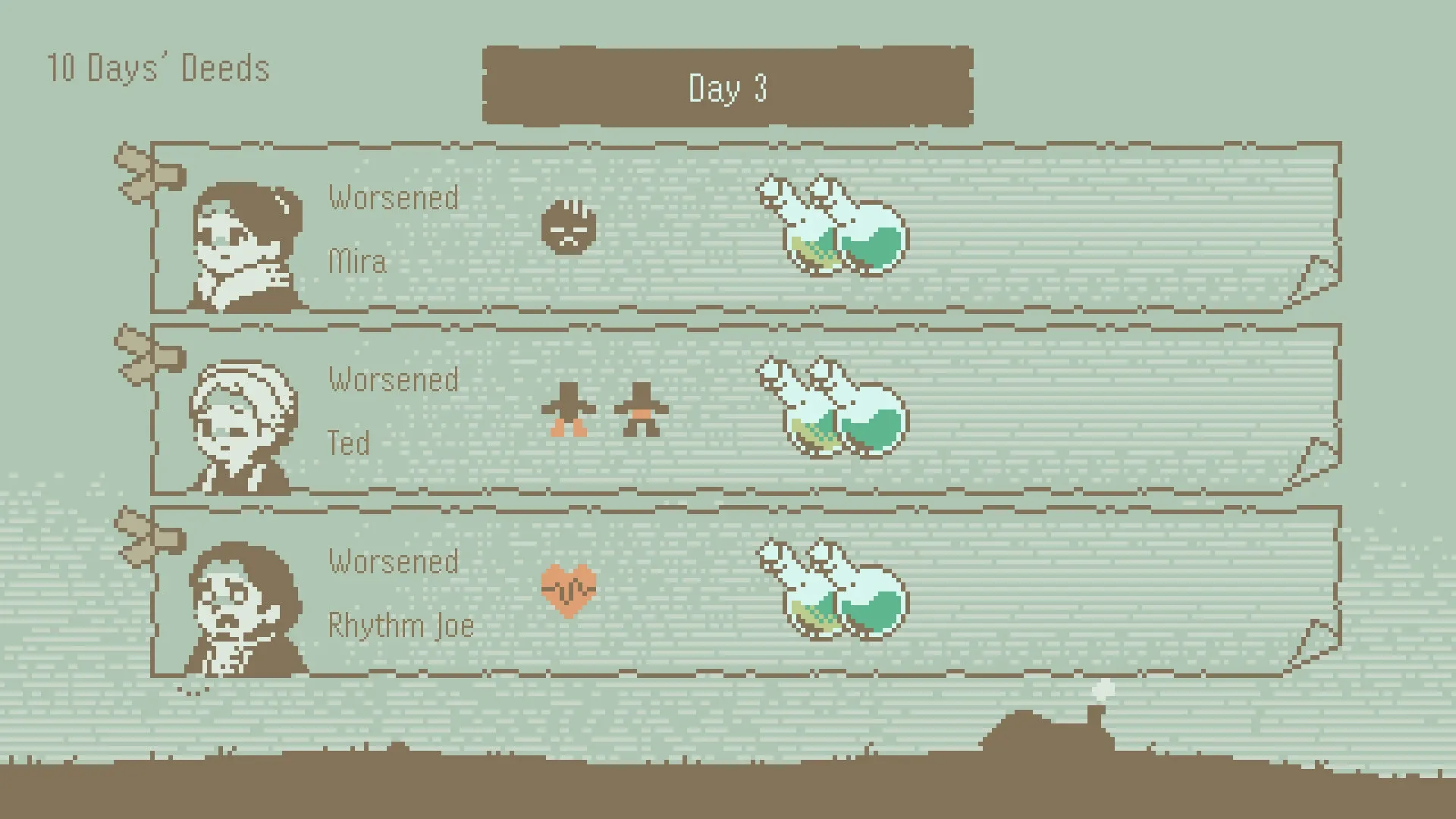This screenshot has width=1456, height=819.
Task: Open the Day 3 banner
Action: (x=728, y=88)
